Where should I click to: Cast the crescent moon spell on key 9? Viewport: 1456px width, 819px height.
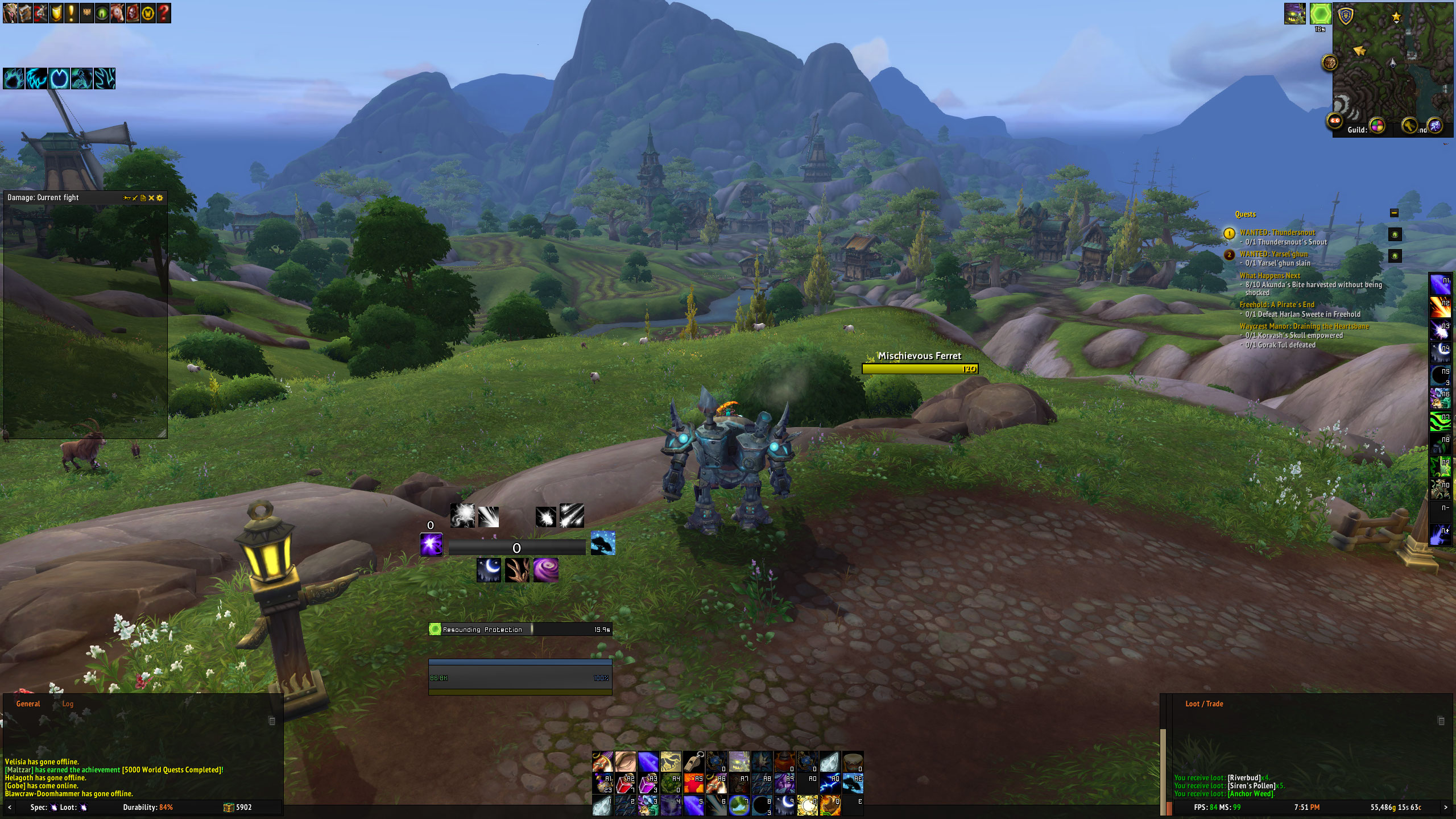coord(785,805)
